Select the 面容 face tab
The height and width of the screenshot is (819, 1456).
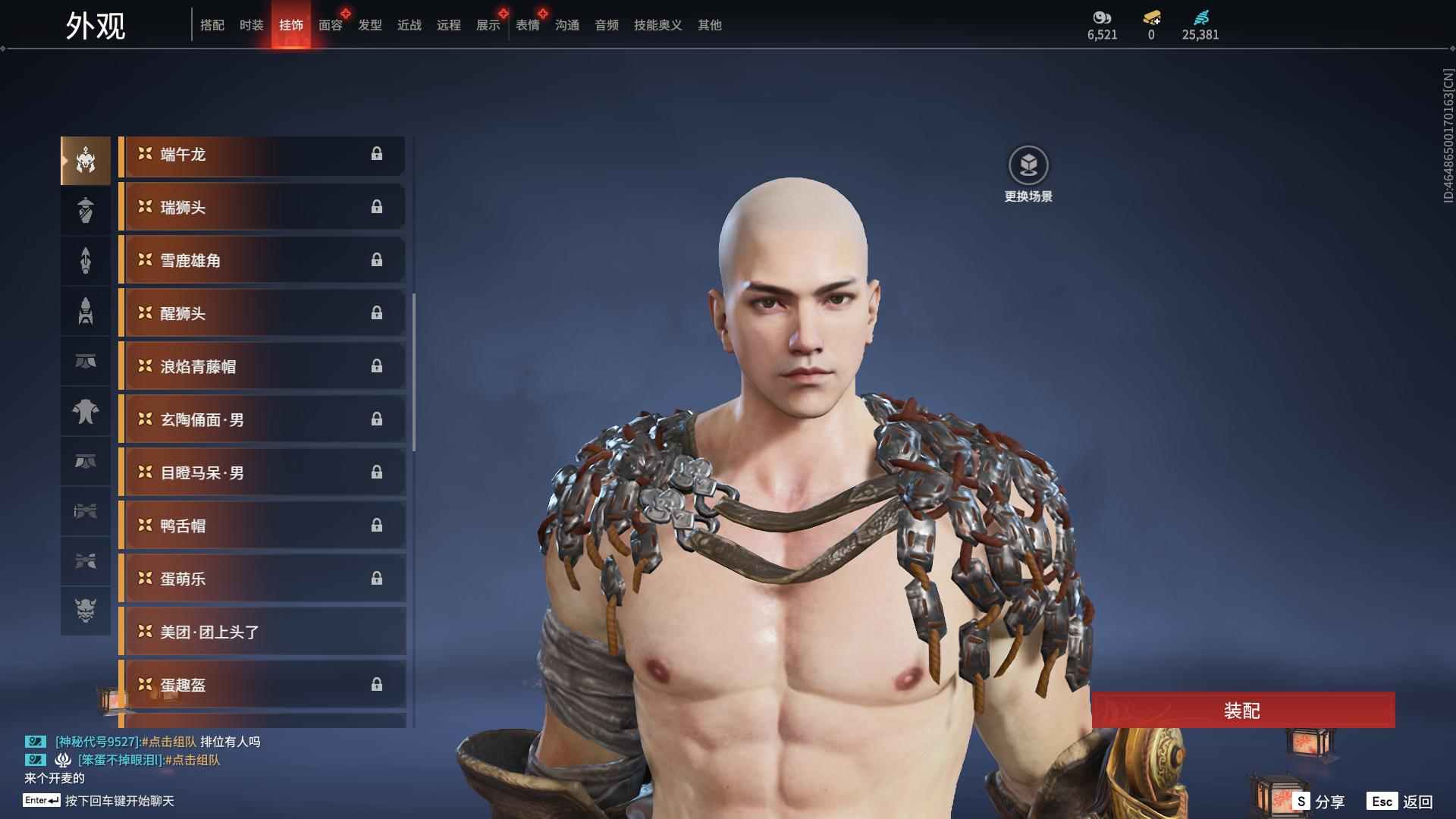(x=331, y=25)
